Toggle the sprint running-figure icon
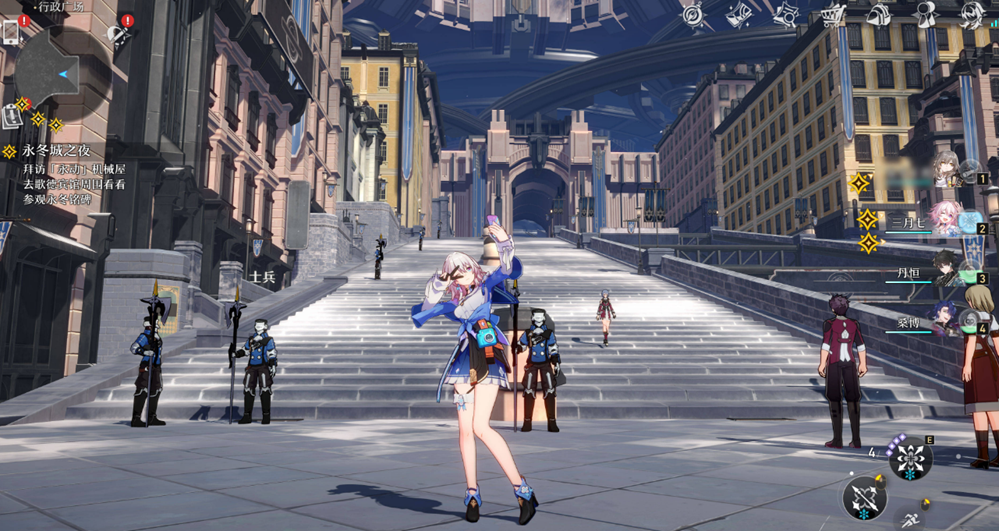 (x=910, y=518)
